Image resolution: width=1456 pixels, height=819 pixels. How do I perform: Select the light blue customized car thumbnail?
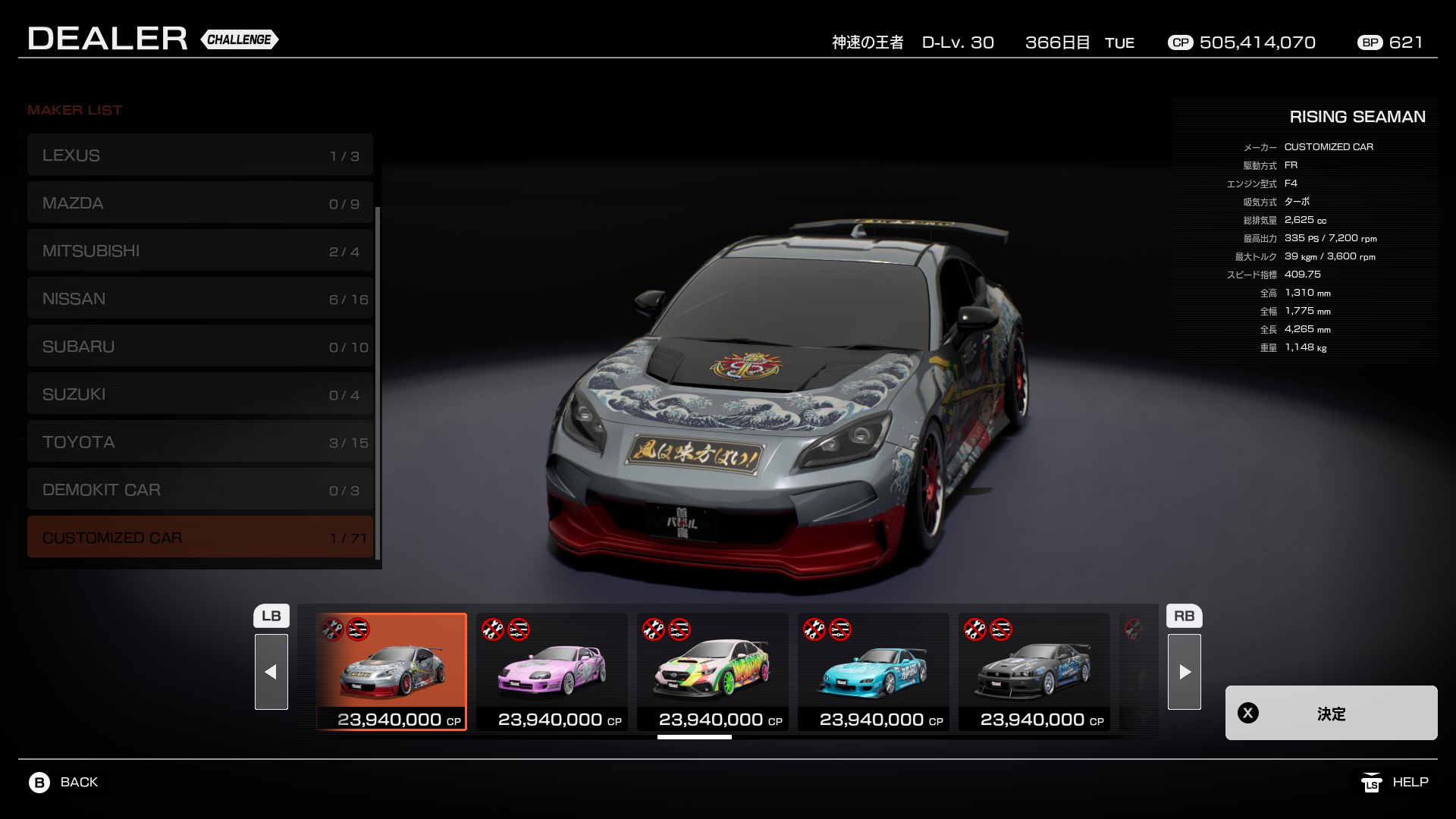pos(874,672)
